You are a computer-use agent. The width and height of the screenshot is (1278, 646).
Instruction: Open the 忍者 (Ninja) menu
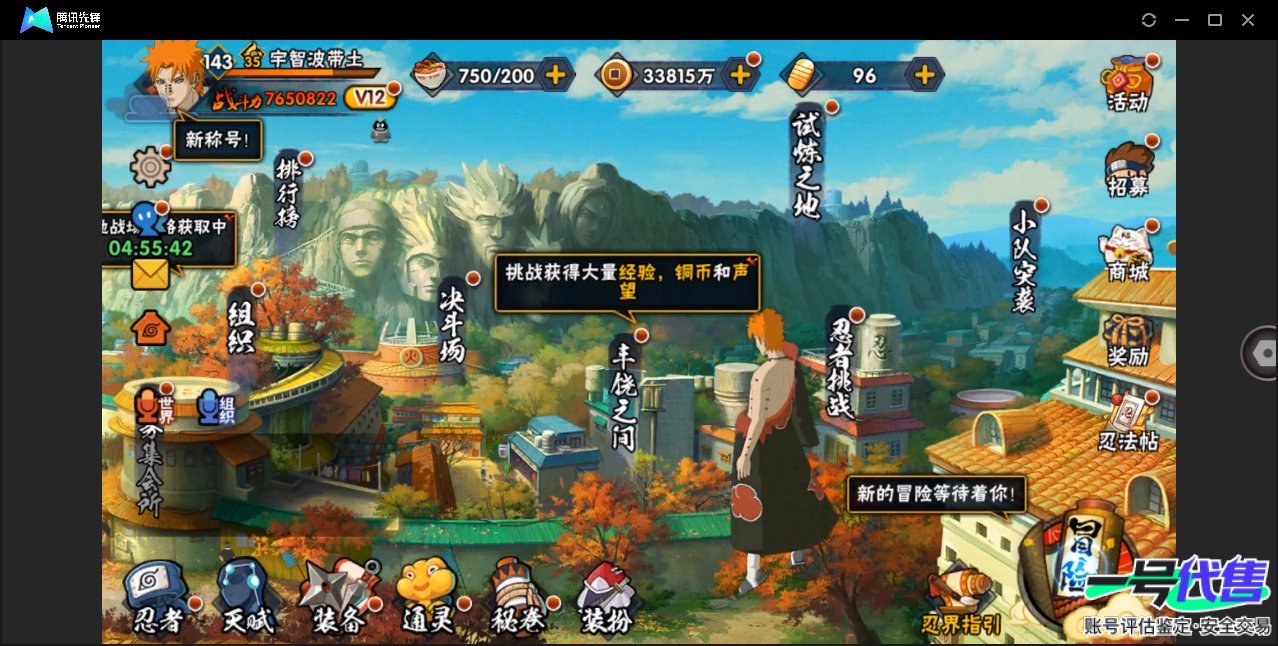[x=158, y=598]
